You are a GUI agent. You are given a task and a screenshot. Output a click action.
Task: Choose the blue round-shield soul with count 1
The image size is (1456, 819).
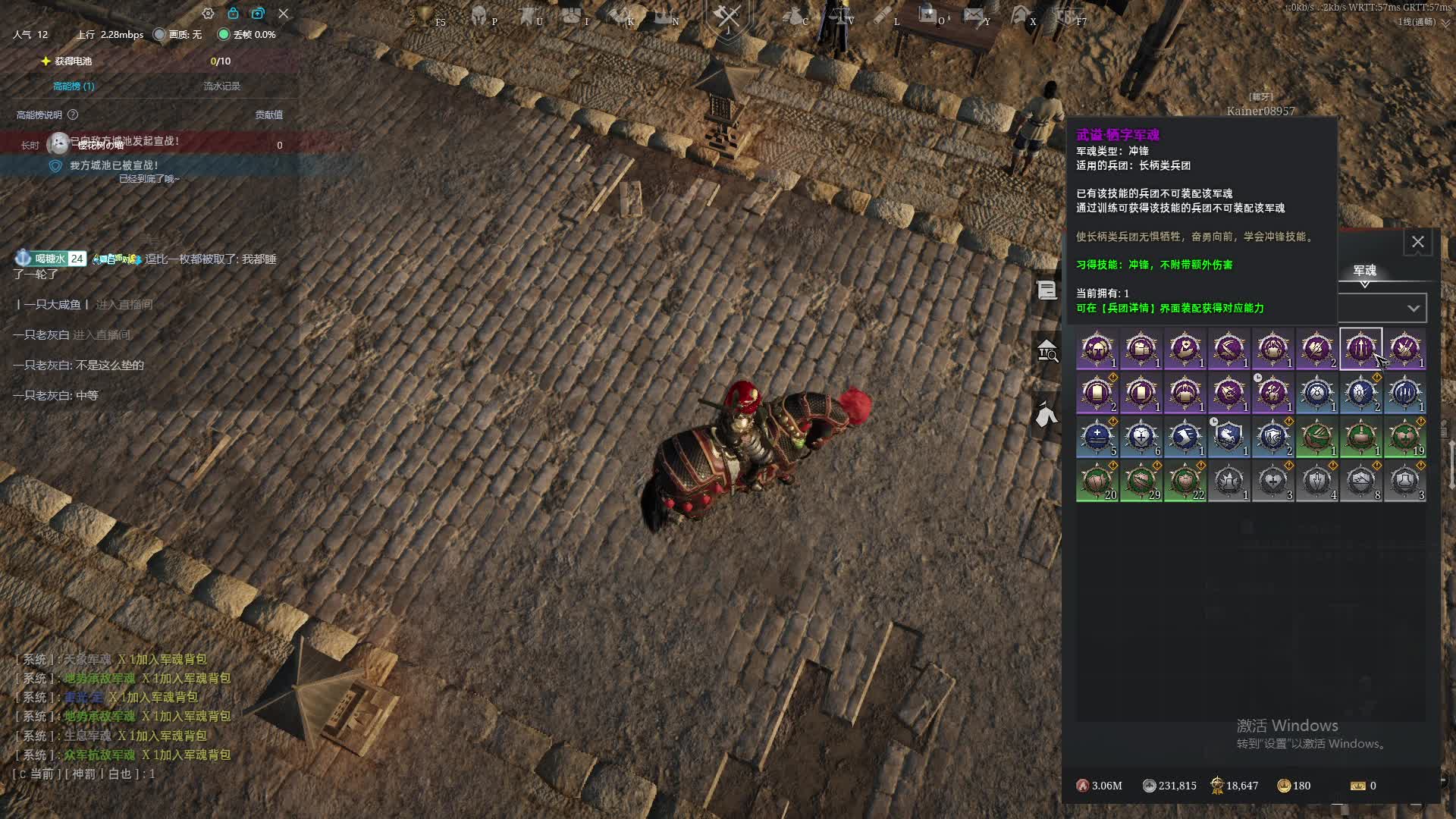click(x=1316, y=394)
